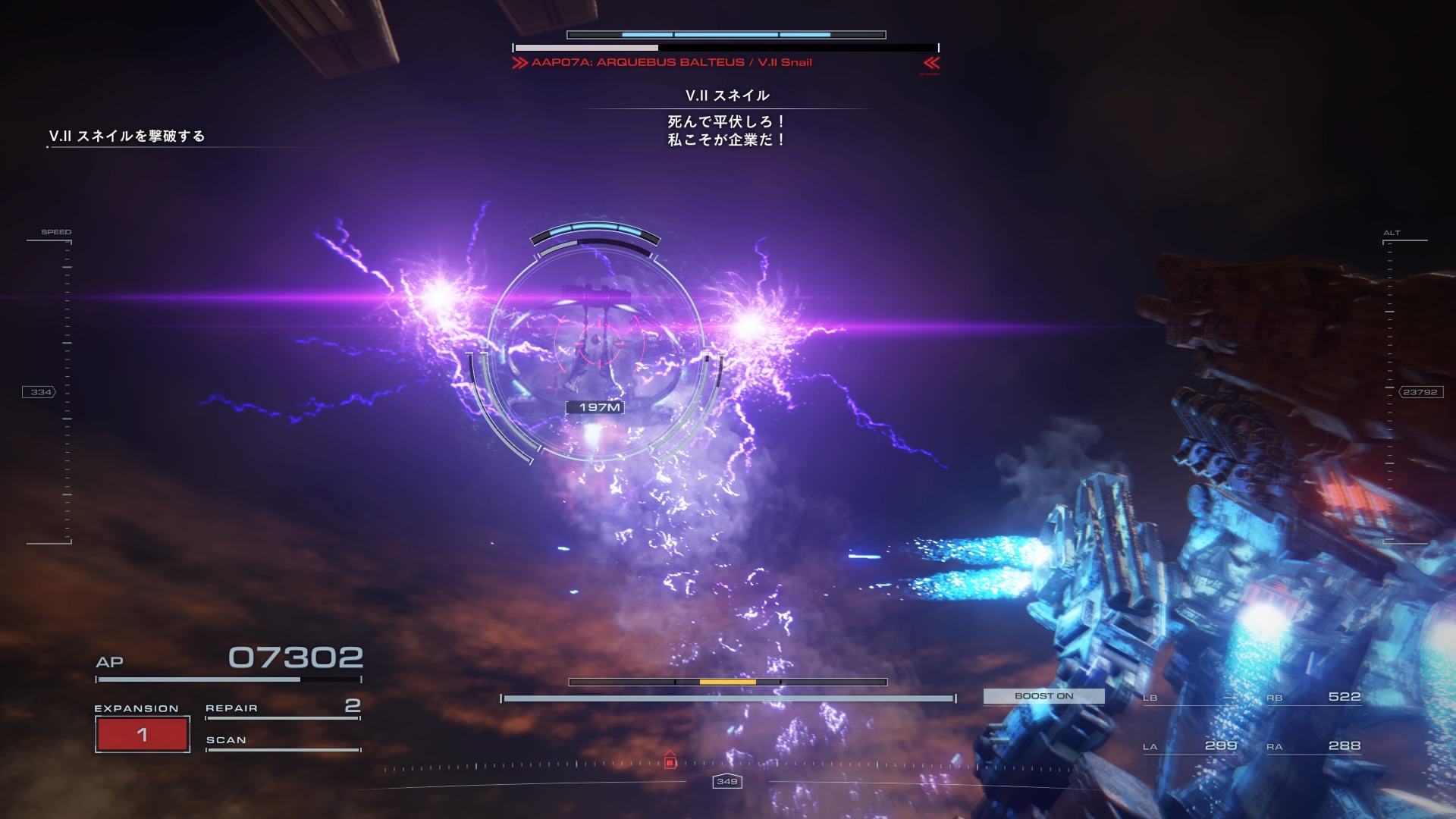The width and height of the screenshot is (1456, 819).
Task: Activate the red EXPANSION slot
Action: 143,734
